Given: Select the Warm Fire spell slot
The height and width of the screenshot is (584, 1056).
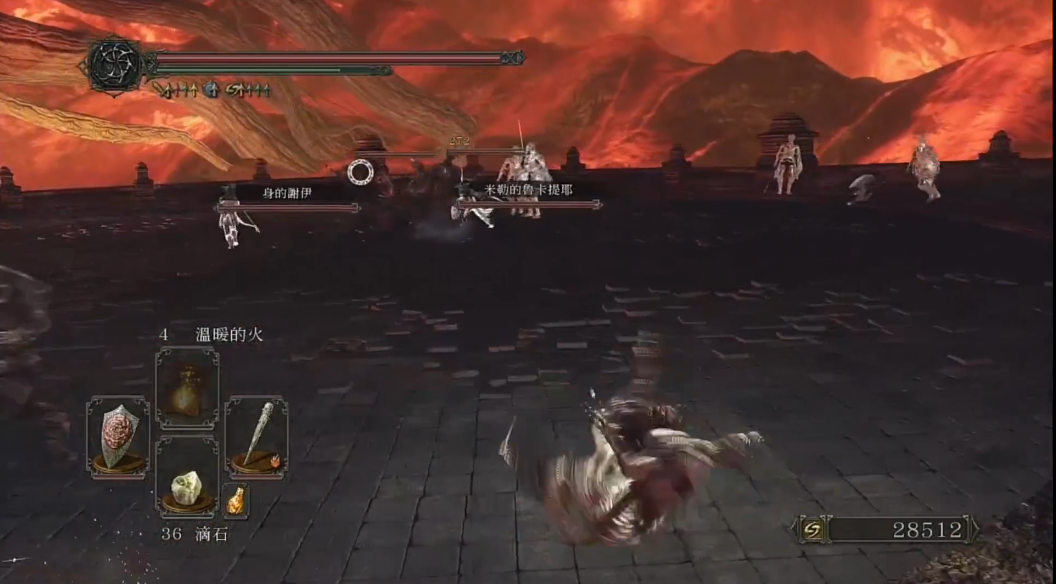Looking at the screenshot, I should tap(187, 386).
